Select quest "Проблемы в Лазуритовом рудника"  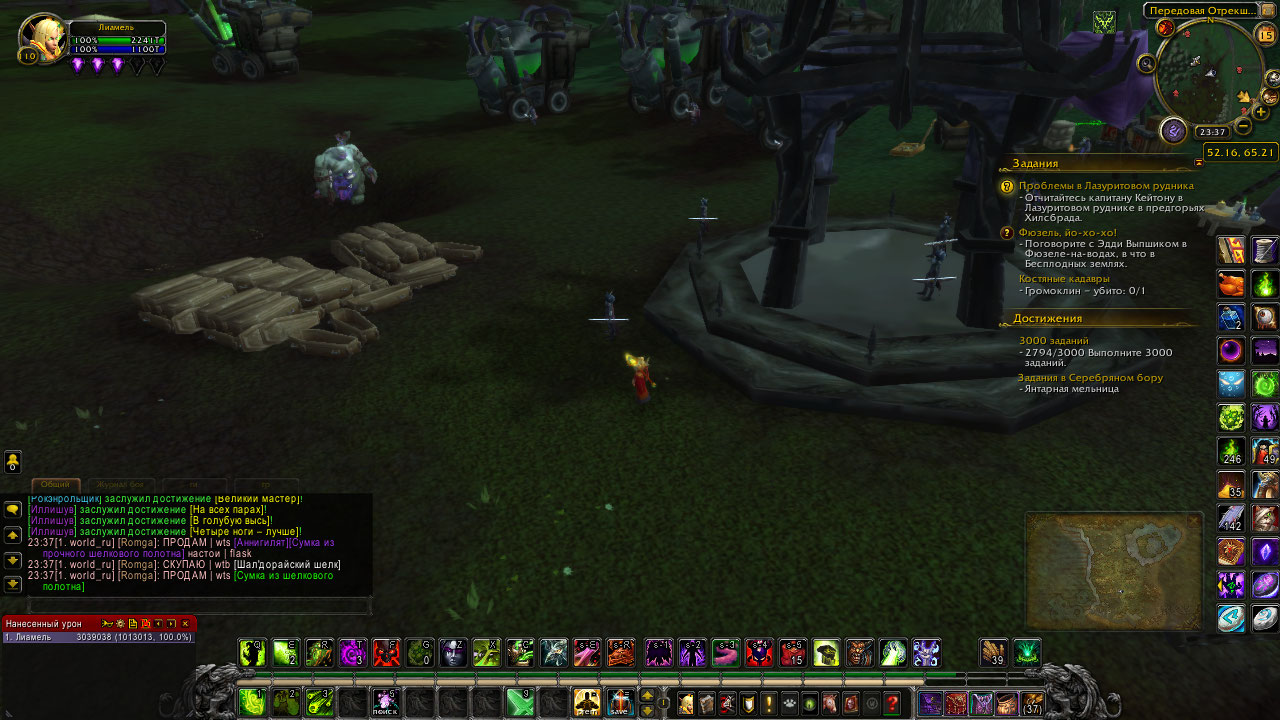(x=1105, y=186)
